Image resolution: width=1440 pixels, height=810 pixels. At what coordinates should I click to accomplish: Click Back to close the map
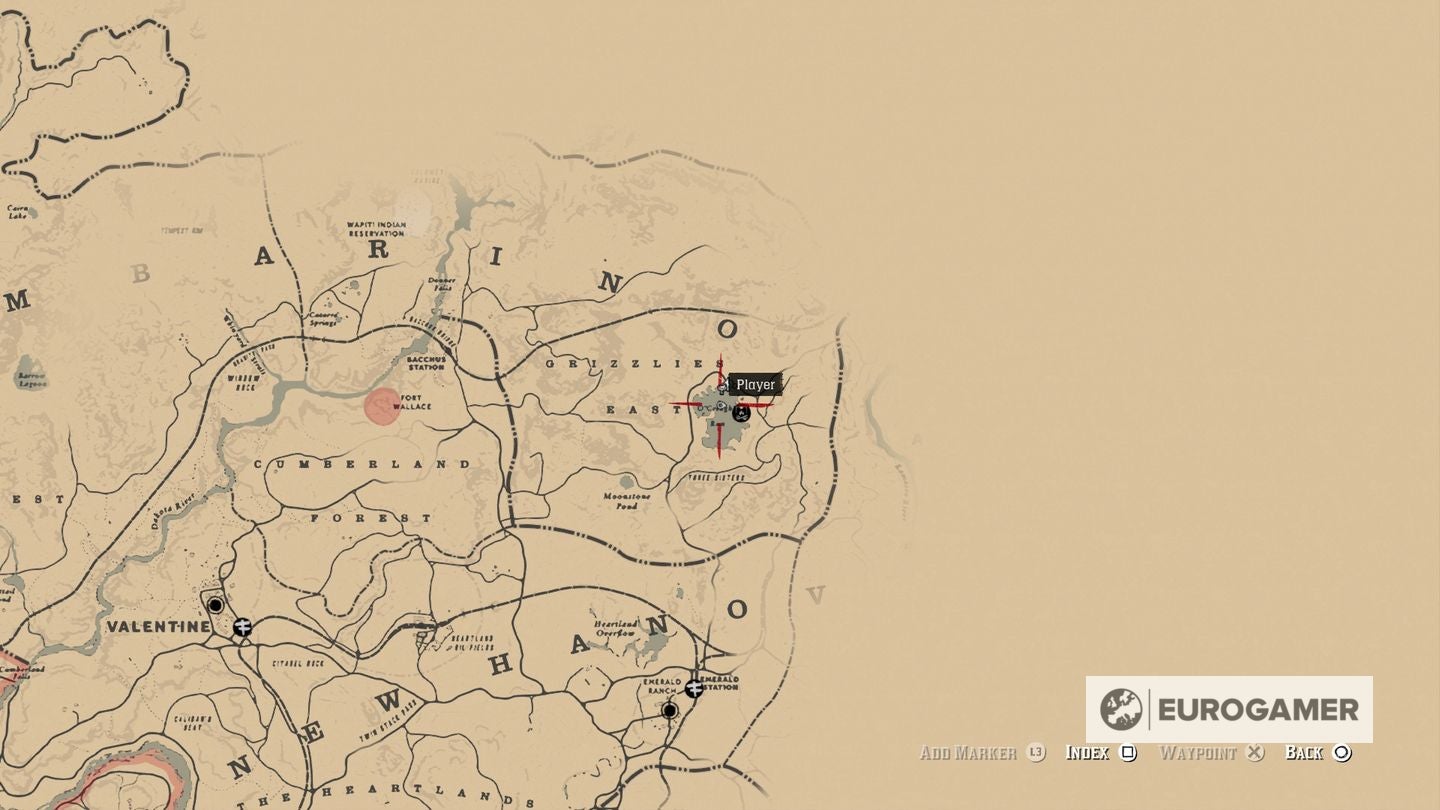[1304, 753]
